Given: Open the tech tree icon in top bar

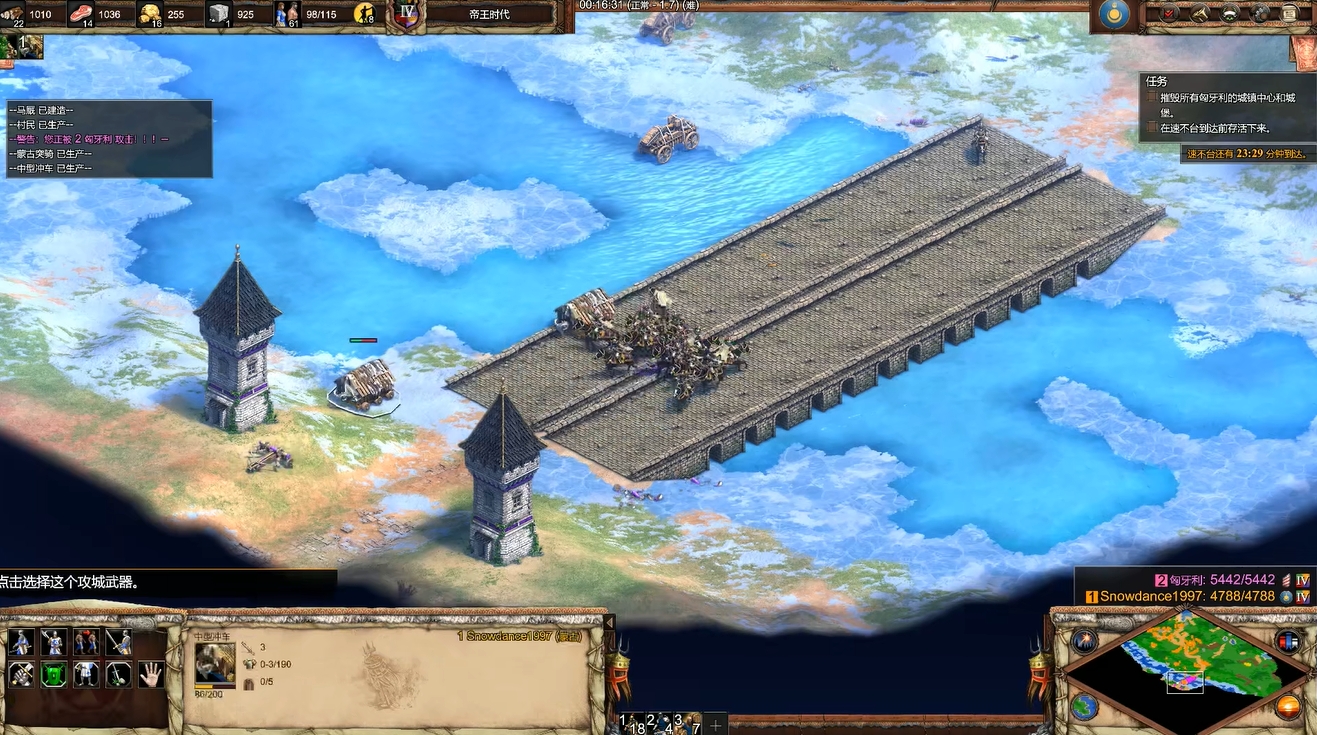Looking at the screenshot, I should click(x=1230, y=13).
